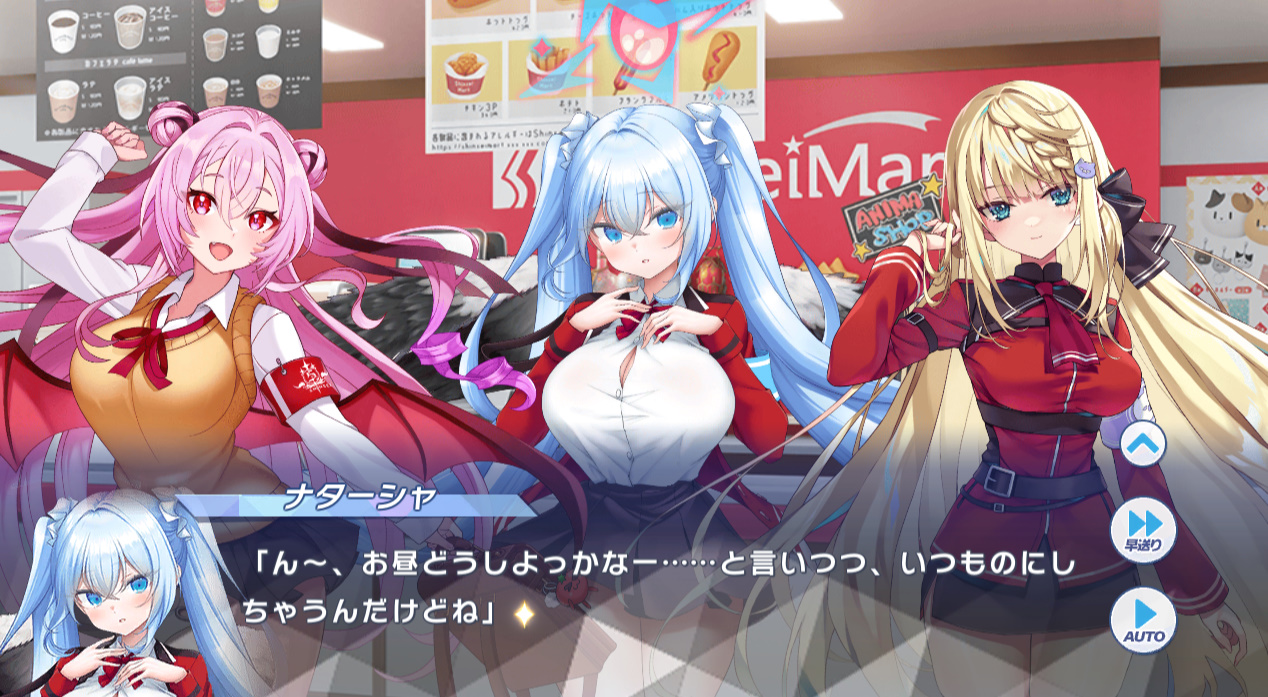1268x697 pixels.
Task: Turn on AUTO dialogue playback
Action: (x=1143, y=619)
